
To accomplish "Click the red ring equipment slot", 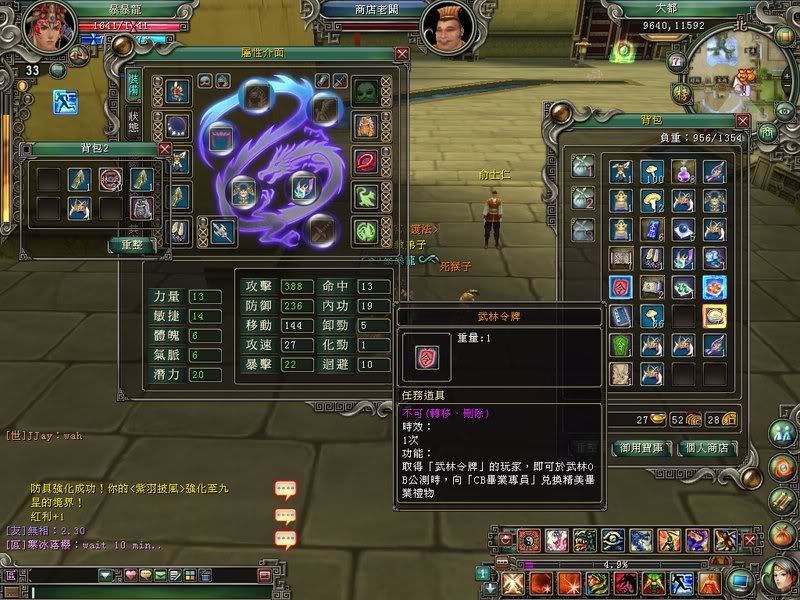I will pos(367,160).
